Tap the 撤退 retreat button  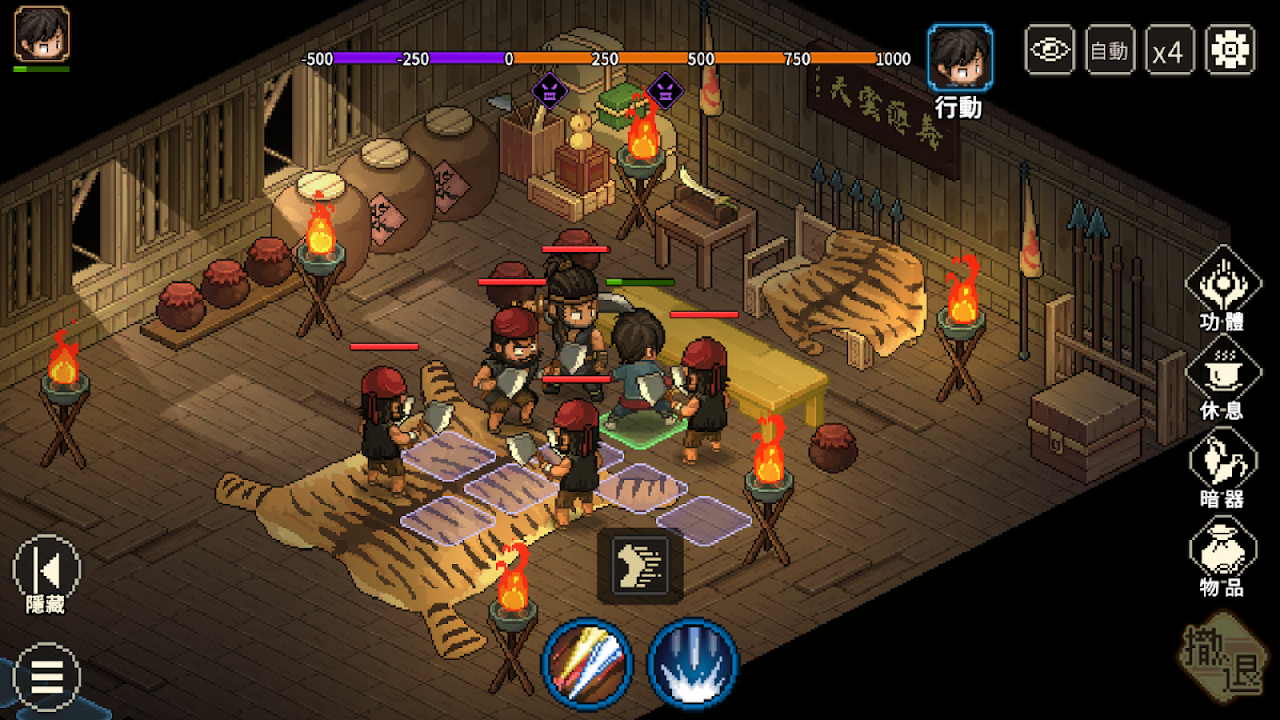click(1222, 657)
